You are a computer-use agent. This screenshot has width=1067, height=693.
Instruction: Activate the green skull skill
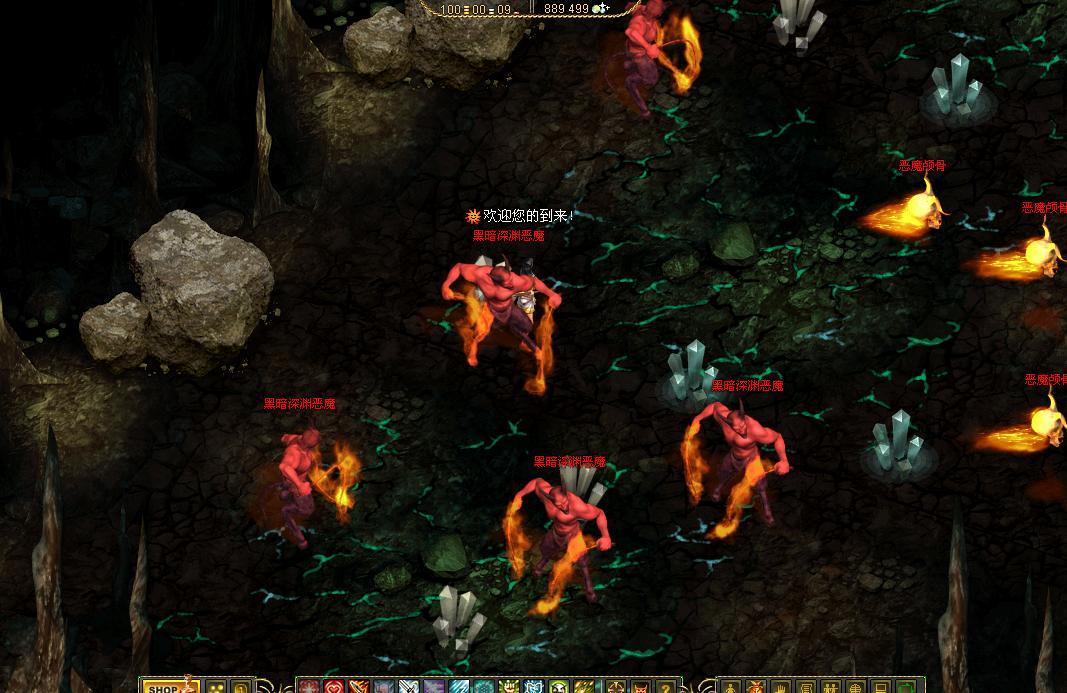pyautogui.click(x=557, y=688)
